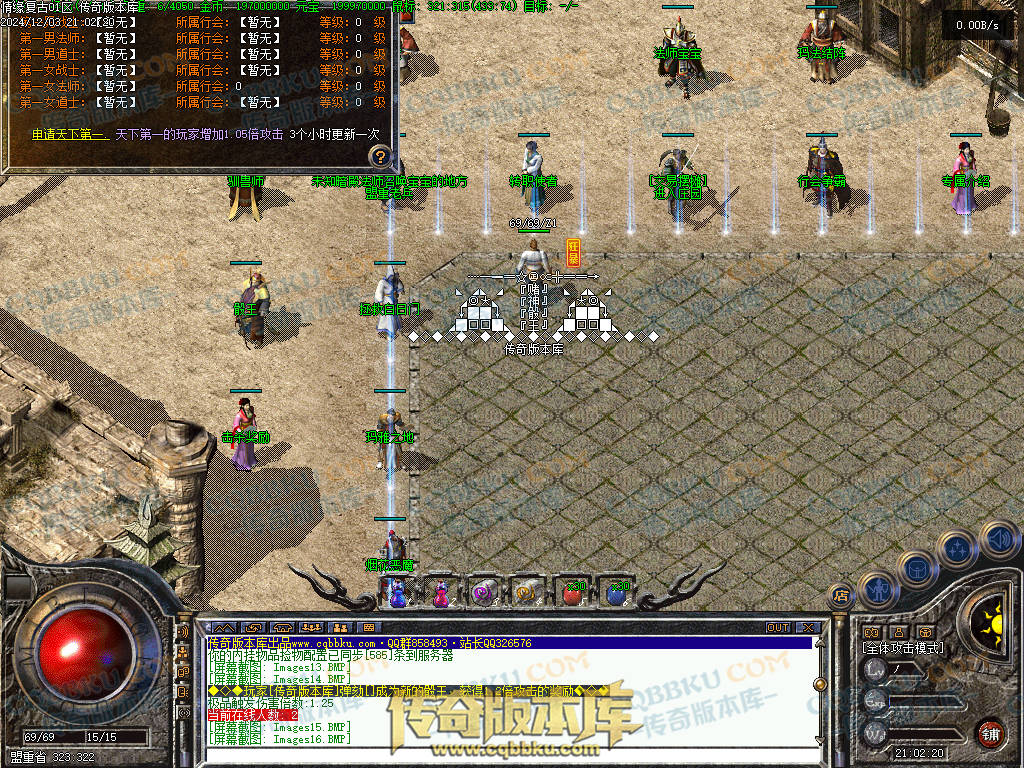This screenshot has width=1024, height=768.
Task: Use the blue potion in the belt
Action: pos(616,592)
